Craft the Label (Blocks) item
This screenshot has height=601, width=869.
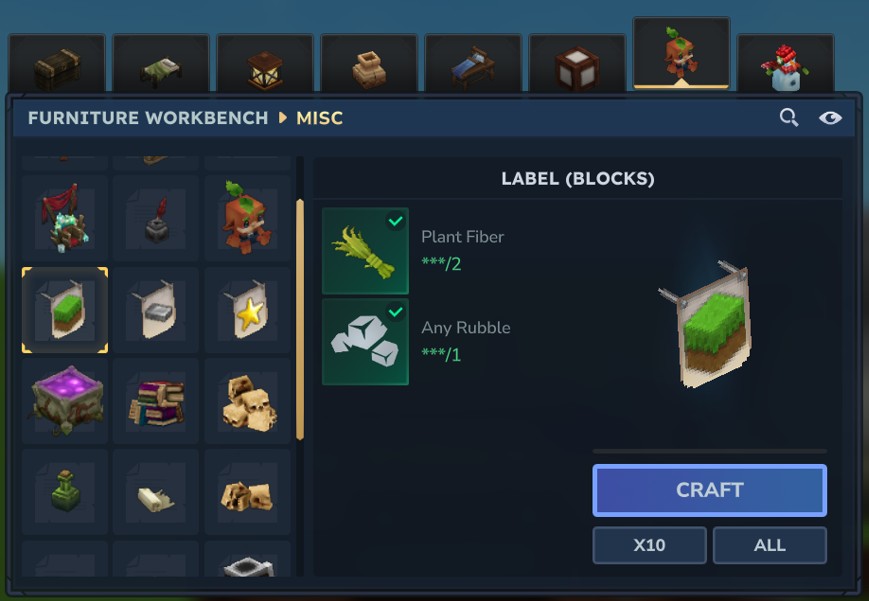point(709,490)
